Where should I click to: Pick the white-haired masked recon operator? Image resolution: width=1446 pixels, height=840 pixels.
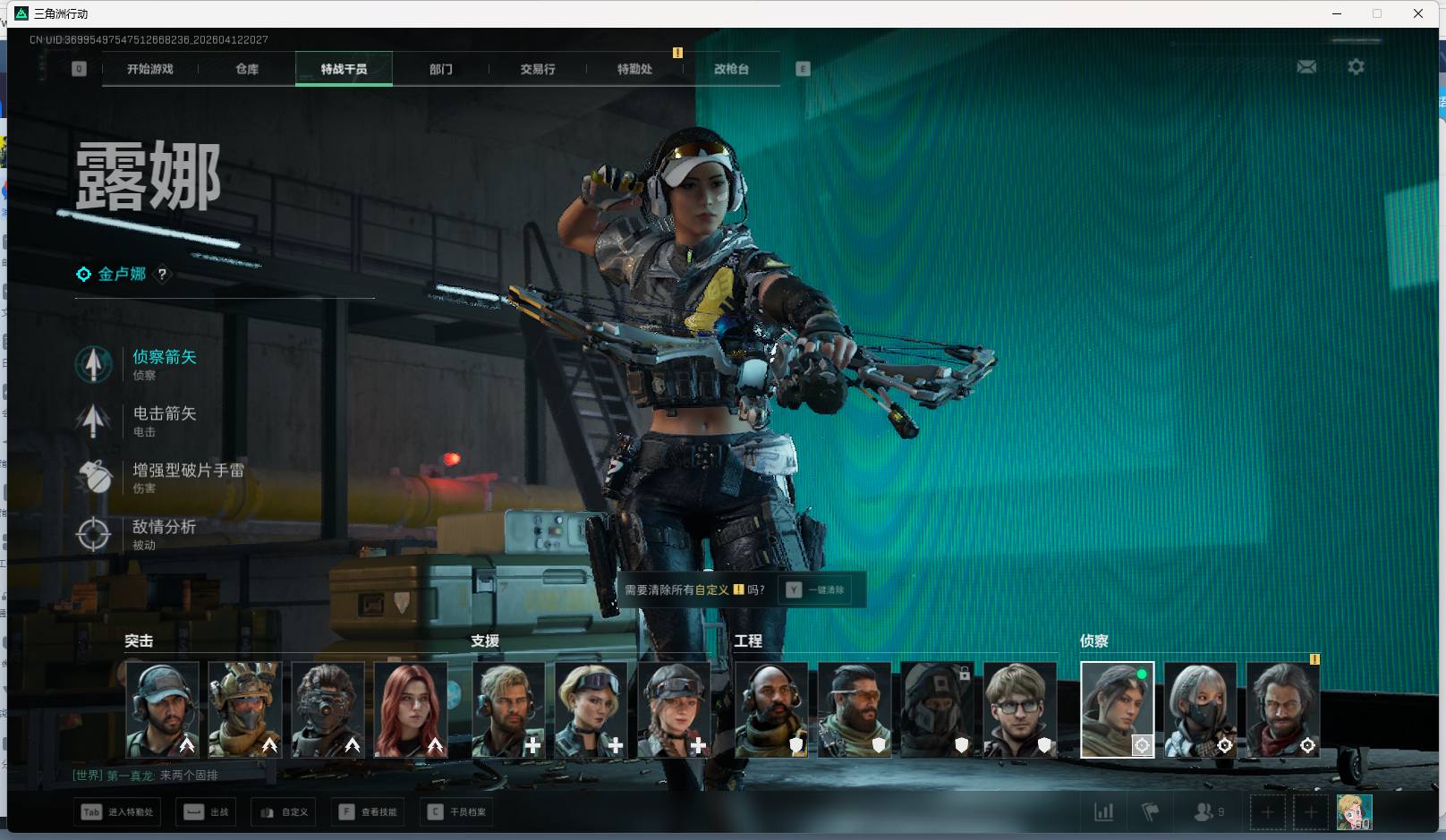click(1200, 709)
